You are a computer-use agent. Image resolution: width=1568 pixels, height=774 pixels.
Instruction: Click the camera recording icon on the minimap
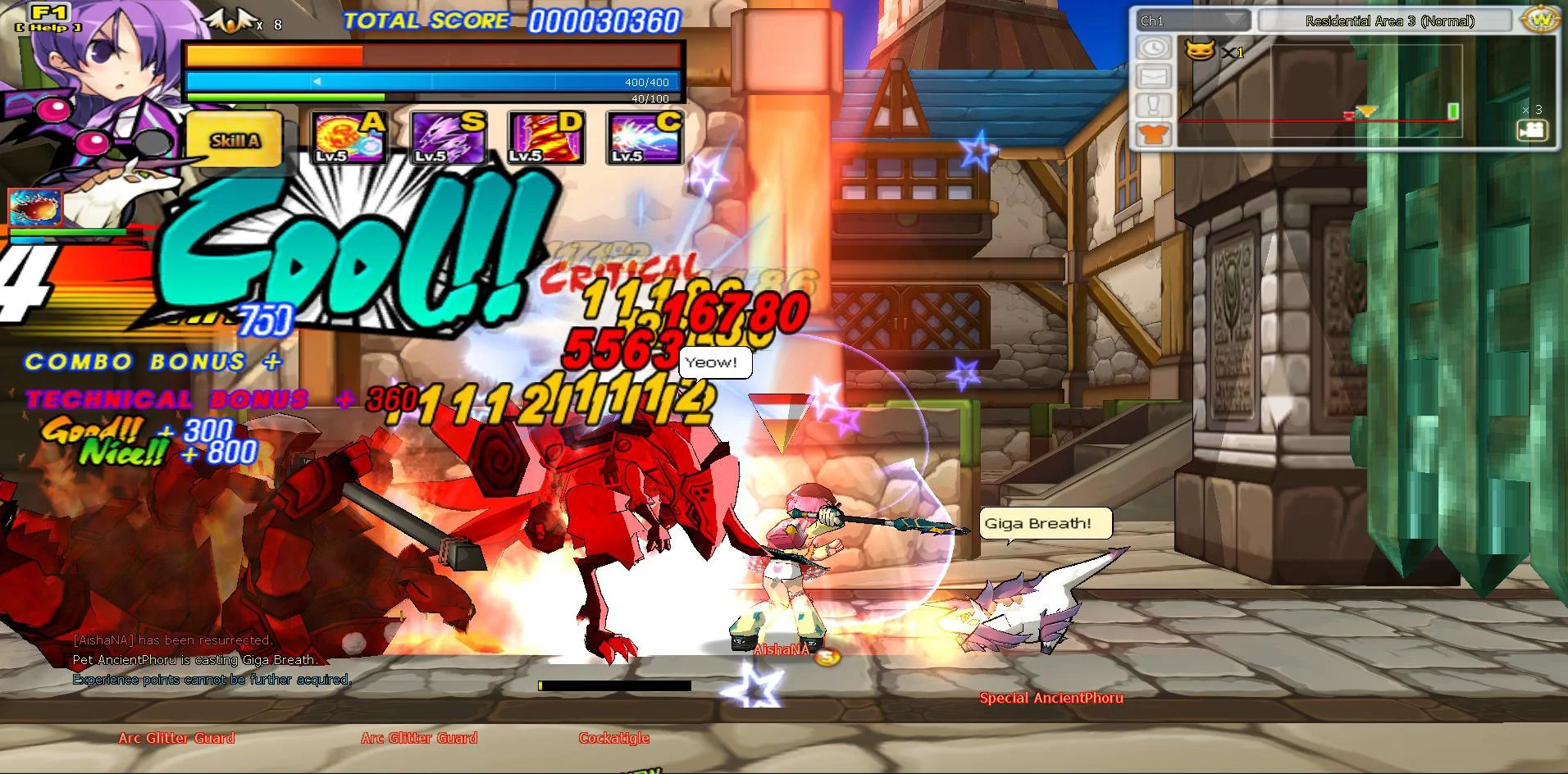[x=1532, y=130]
